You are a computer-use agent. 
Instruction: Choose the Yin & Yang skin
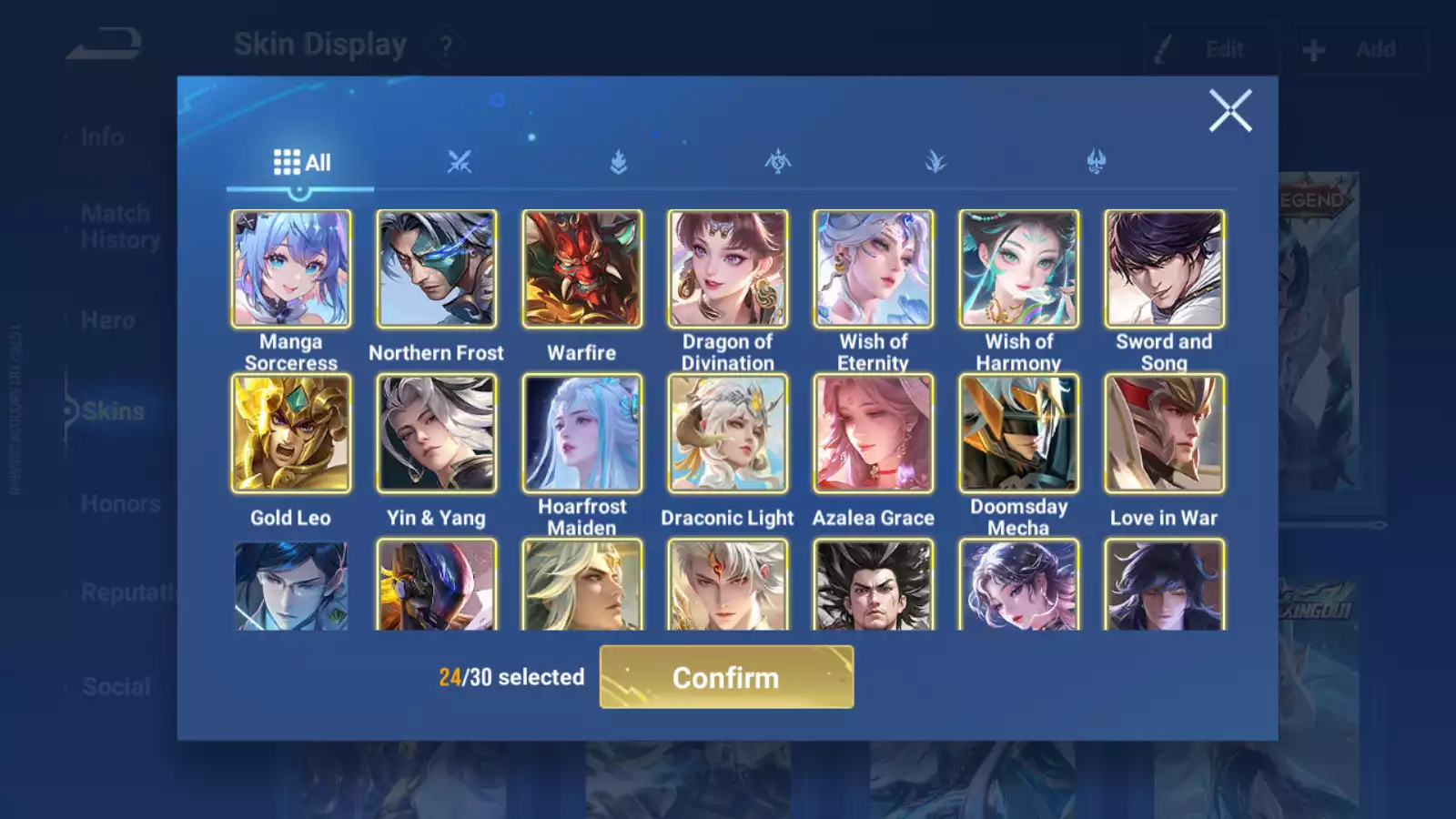pos(437,434)
